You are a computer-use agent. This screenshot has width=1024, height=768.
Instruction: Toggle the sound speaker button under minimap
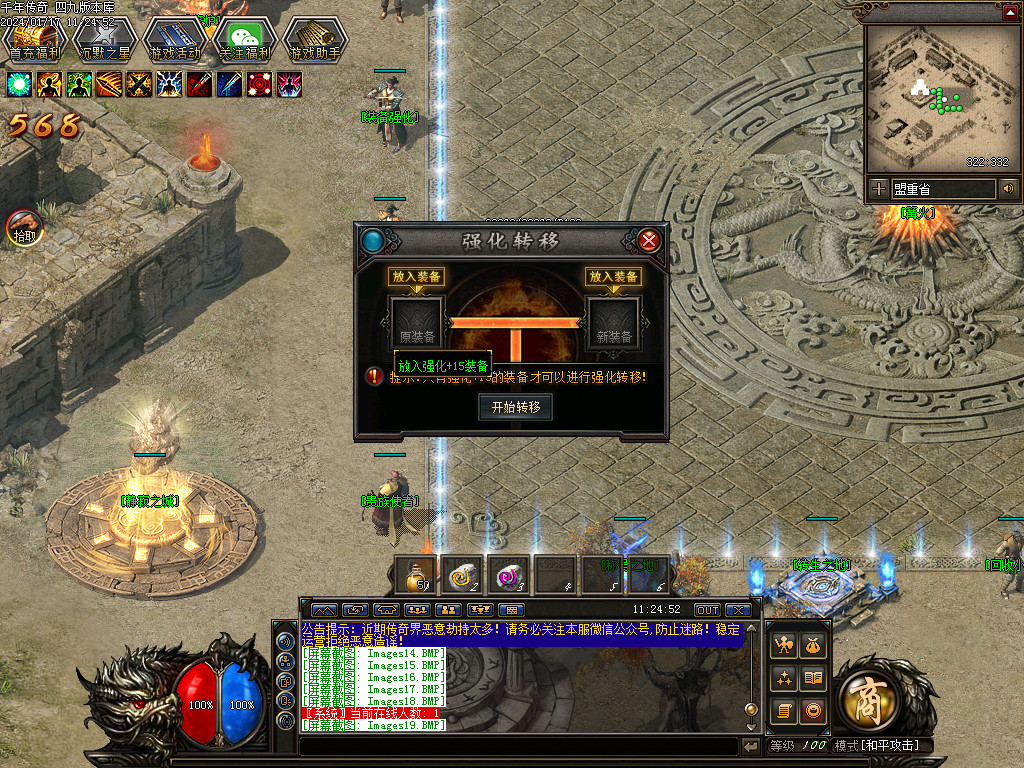coord(1008,188)
